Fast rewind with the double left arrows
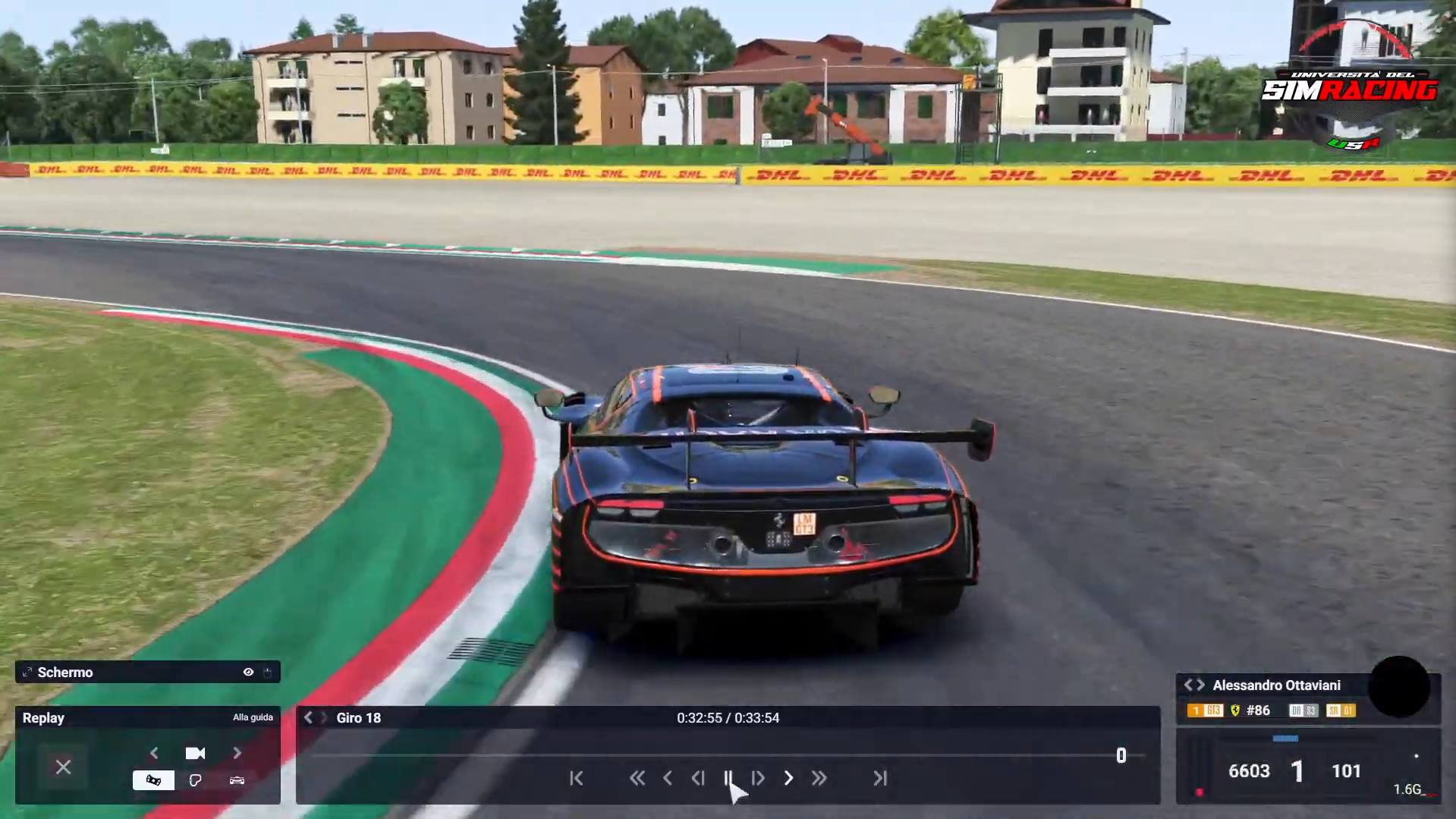The image size is (1456, 819). point(637,778)
